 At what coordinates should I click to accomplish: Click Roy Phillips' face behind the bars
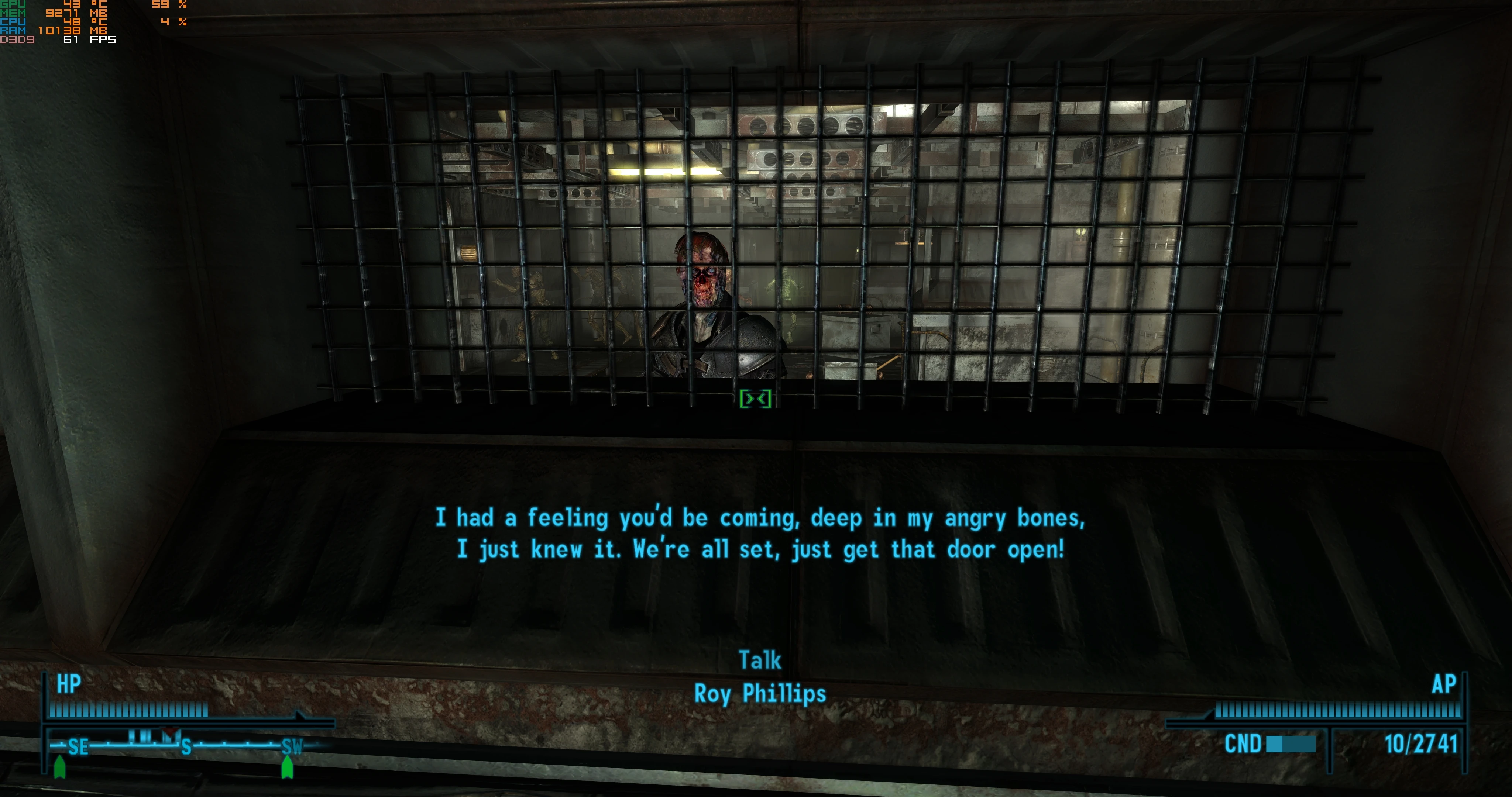pos(704,276)
